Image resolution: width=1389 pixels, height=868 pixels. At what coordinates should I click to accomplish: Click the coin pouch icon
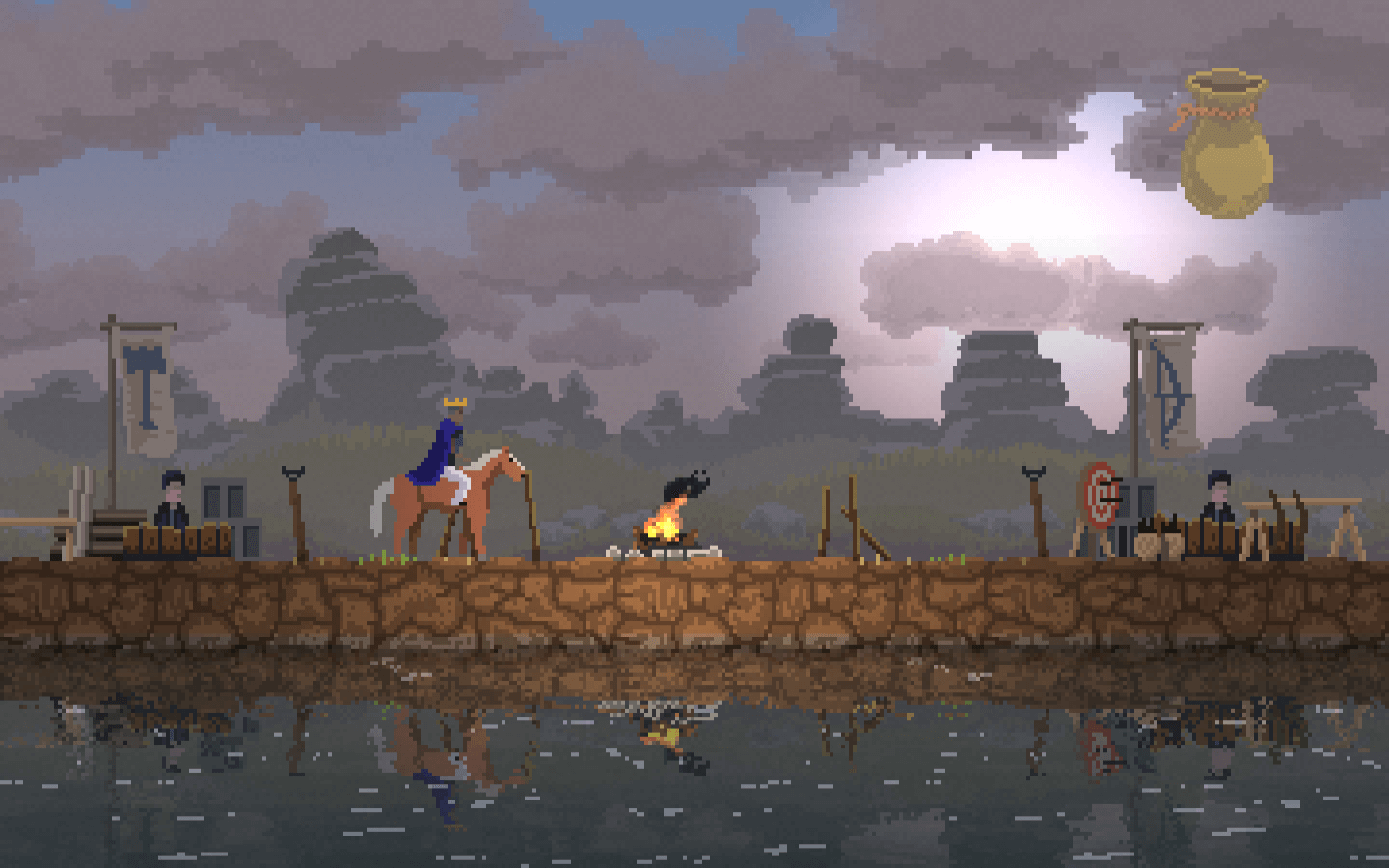tap(1225, 145)
